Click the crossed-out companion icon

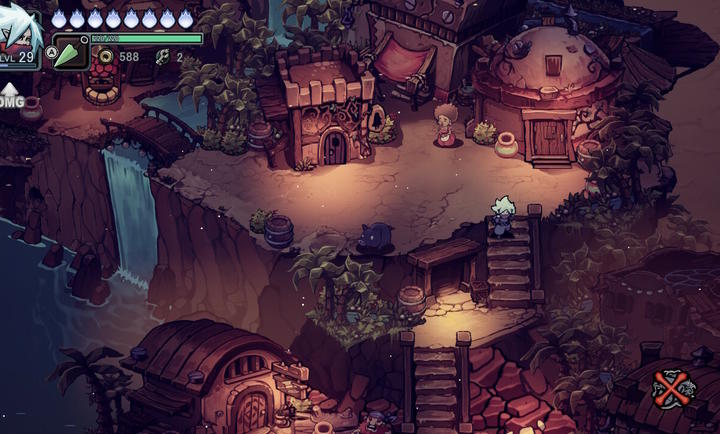point(669,388)
